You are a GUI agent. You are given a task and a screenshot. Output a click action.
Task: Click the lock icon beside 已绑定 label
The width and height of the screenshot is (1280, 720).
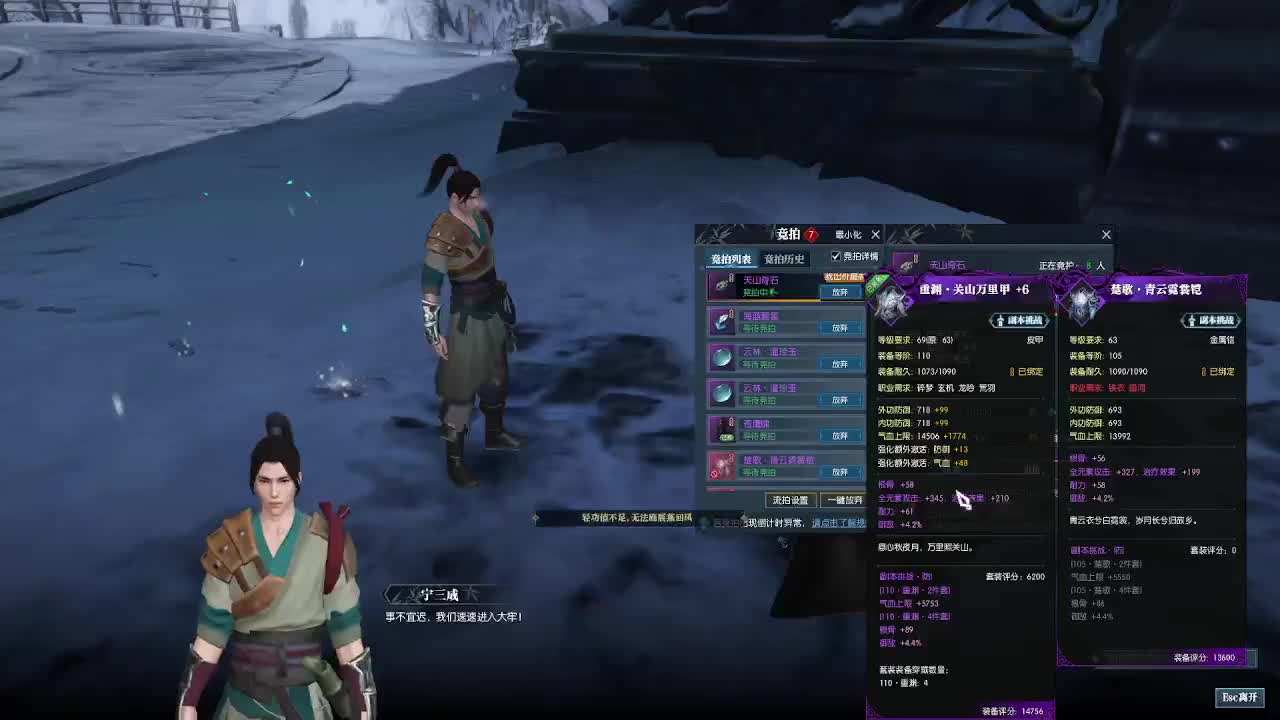pos(1015,371)
